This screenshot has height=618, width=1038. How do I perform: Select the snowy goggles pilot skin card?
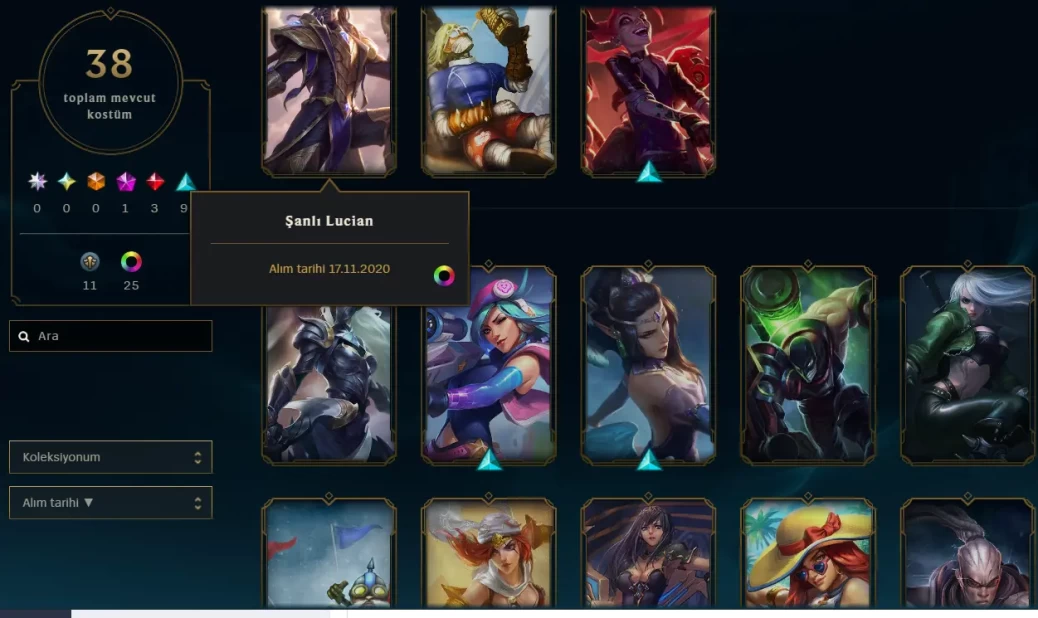tap(329, 553)
